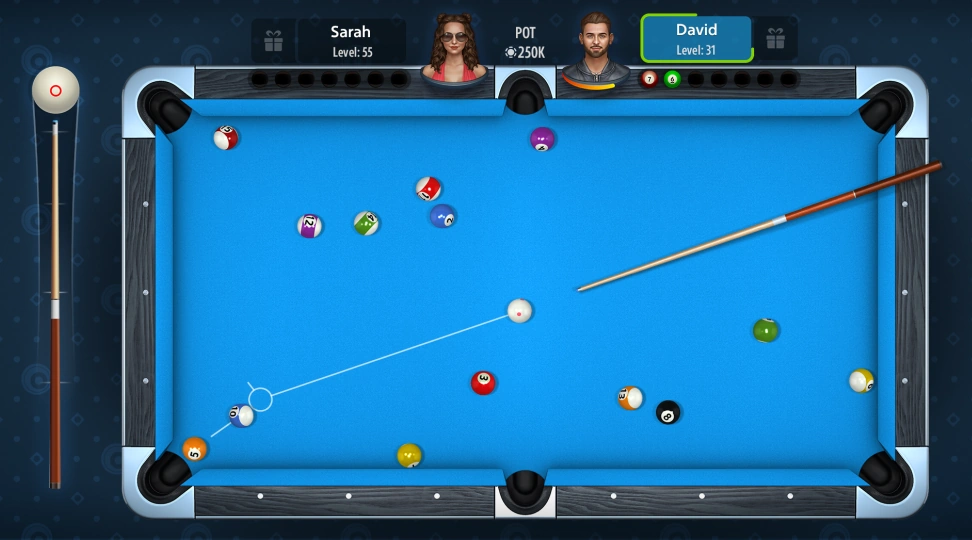Select Sarah's name and level panel
Viewport: 972px width, 540px height.
[351, 41]
